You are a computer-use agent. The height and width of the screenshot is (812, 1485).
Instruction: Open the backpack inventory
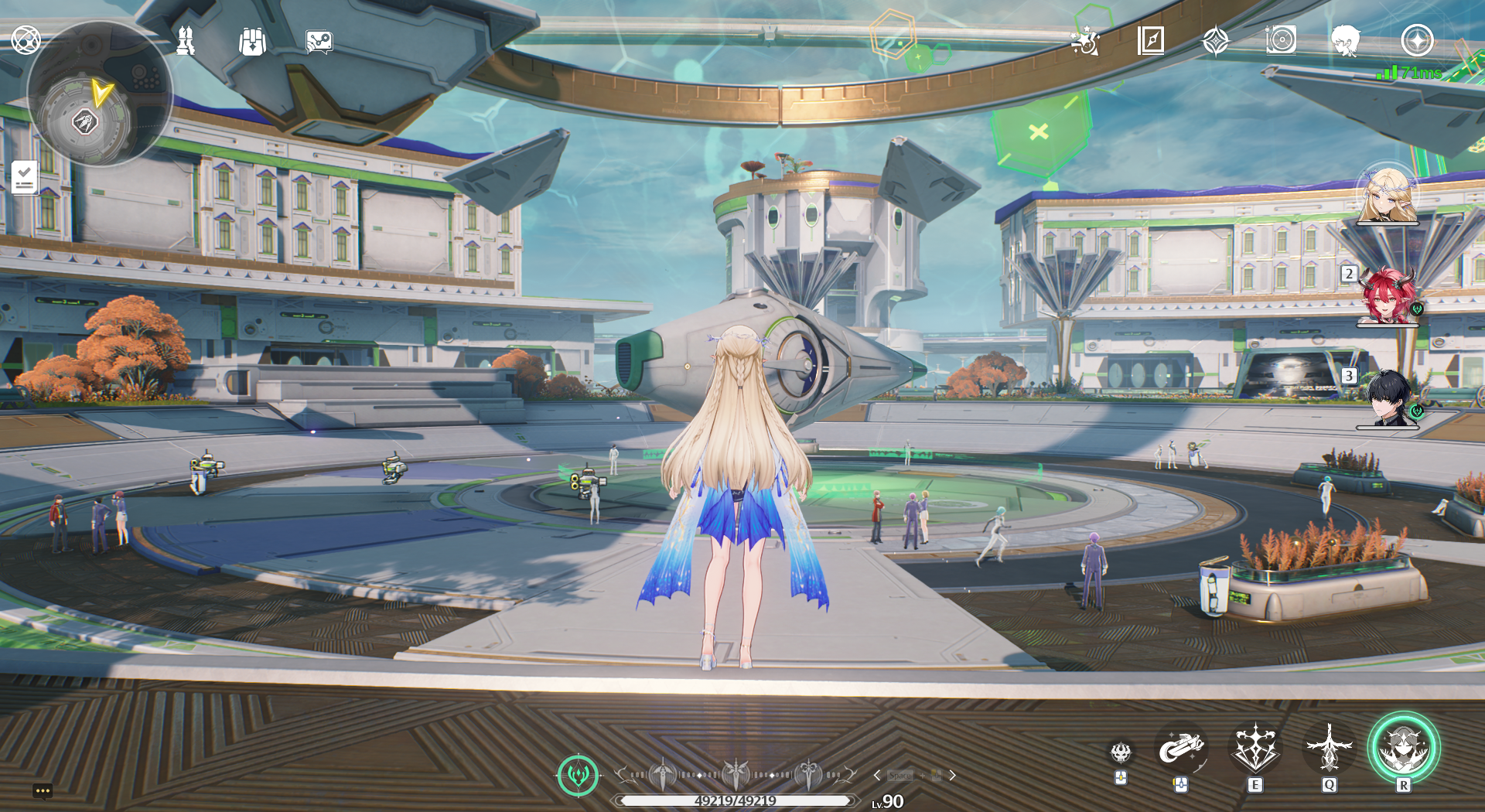point(252,41)
